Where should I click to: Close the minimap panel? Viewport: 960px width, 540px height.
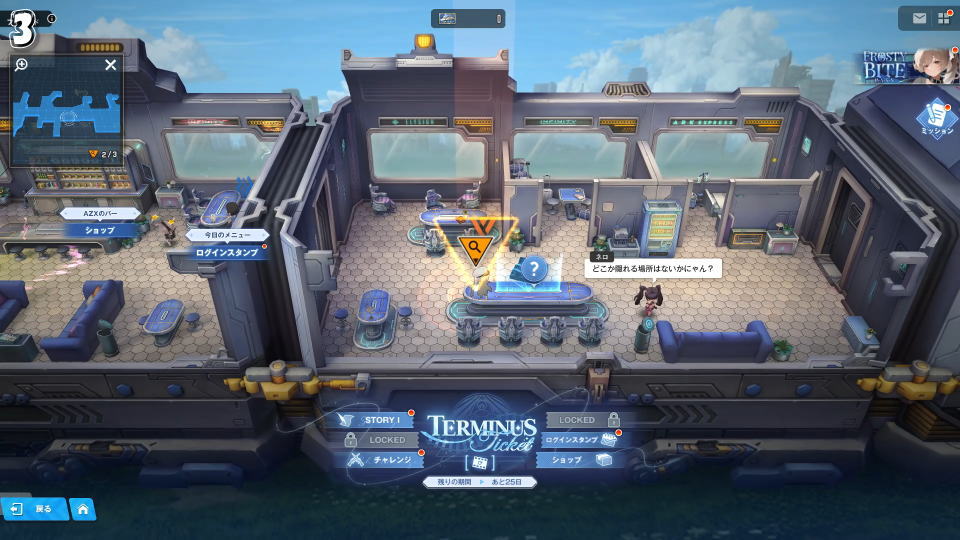click(111, 65)
